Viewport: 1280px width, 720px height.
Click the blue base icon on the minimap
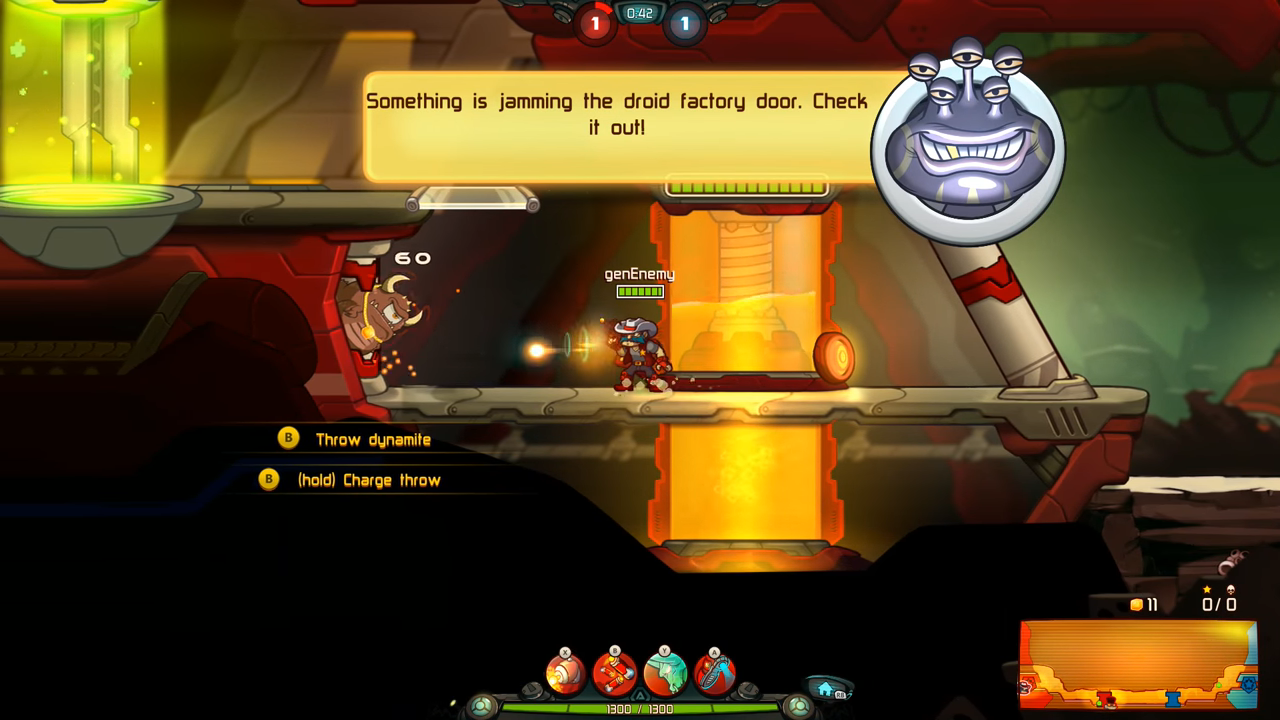(1248, 686)
